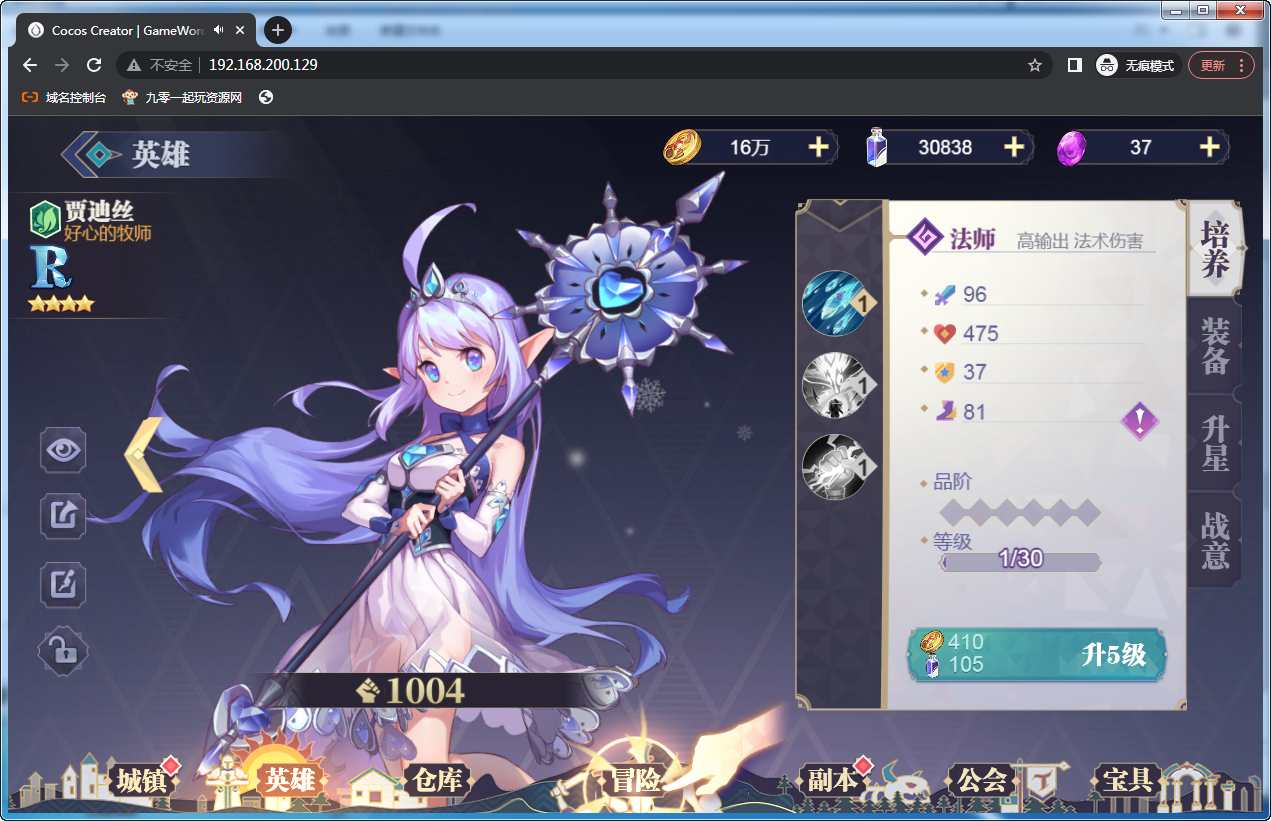Add more purple gems with the plus
The image size is (1271, 821).
(x=1209, y=147)
